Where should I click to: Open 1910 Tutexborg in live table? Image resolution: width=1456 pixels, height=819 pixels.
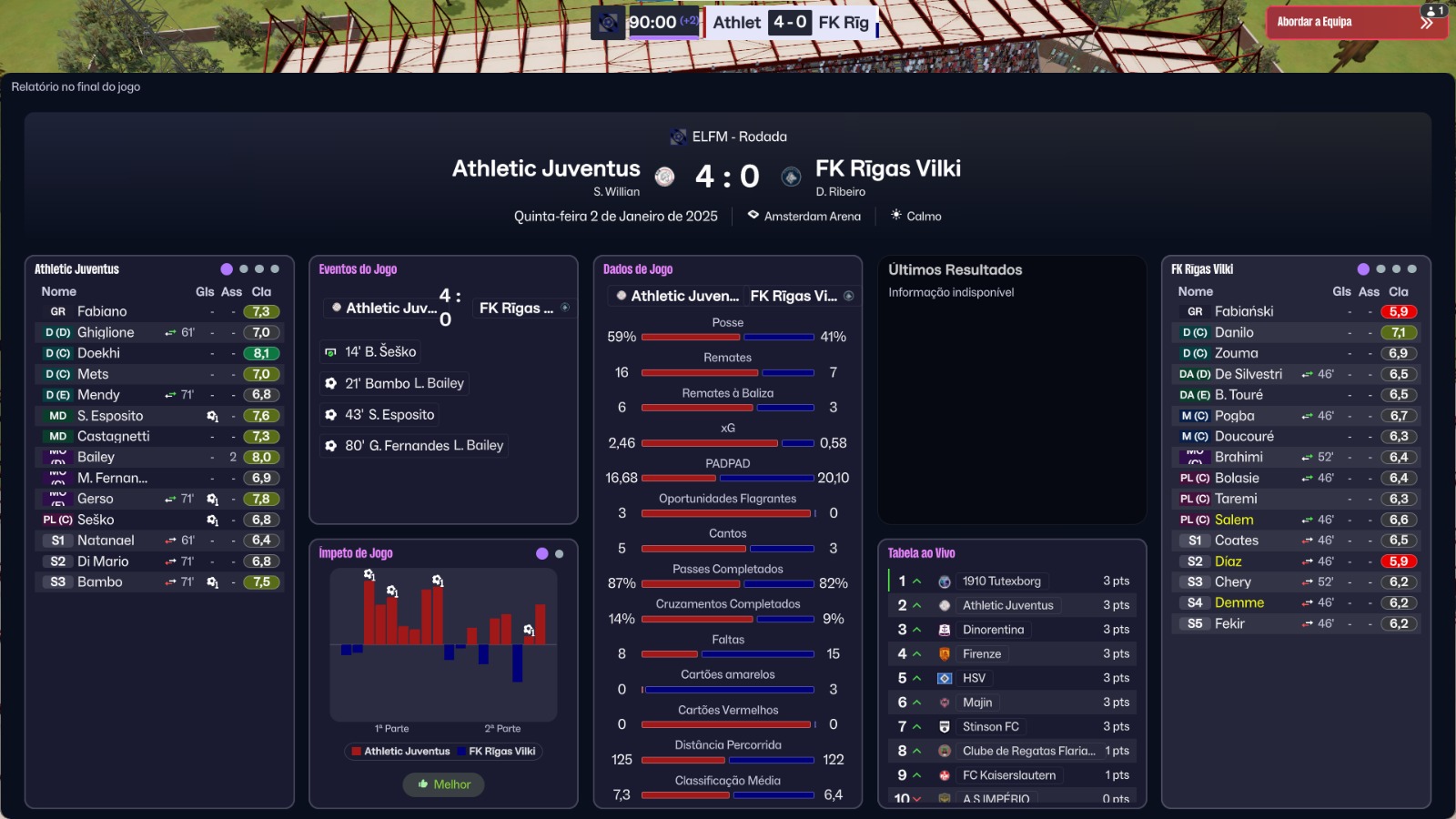point(1001,581)
